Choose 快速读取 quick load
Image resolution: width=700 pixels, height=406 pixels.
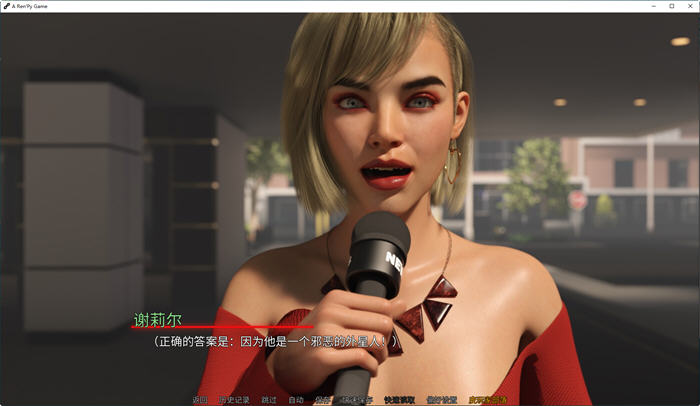(x=398, y=400)
